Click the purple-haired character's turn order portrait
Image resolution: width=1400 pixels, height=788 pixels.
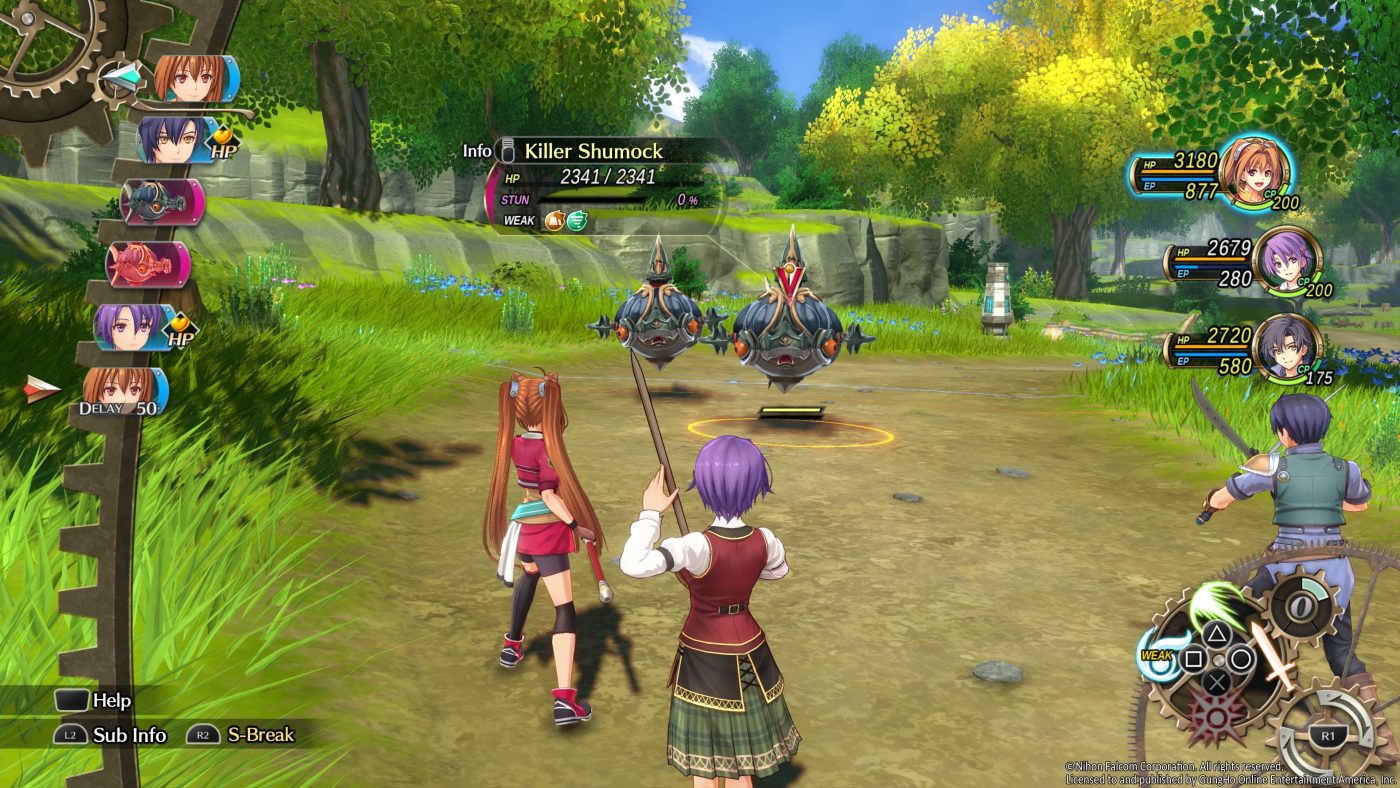coord(131,327)
